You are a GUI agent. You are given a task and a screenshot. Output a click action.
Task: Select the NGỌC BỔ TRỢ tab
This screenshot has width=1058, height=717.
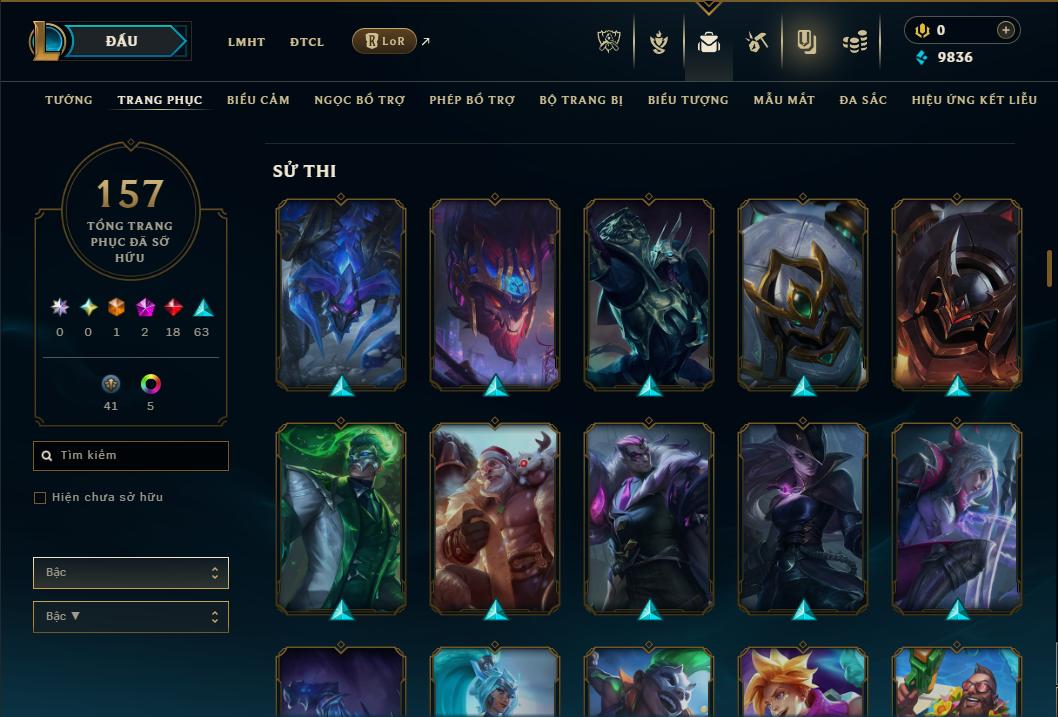click(359, 100)
